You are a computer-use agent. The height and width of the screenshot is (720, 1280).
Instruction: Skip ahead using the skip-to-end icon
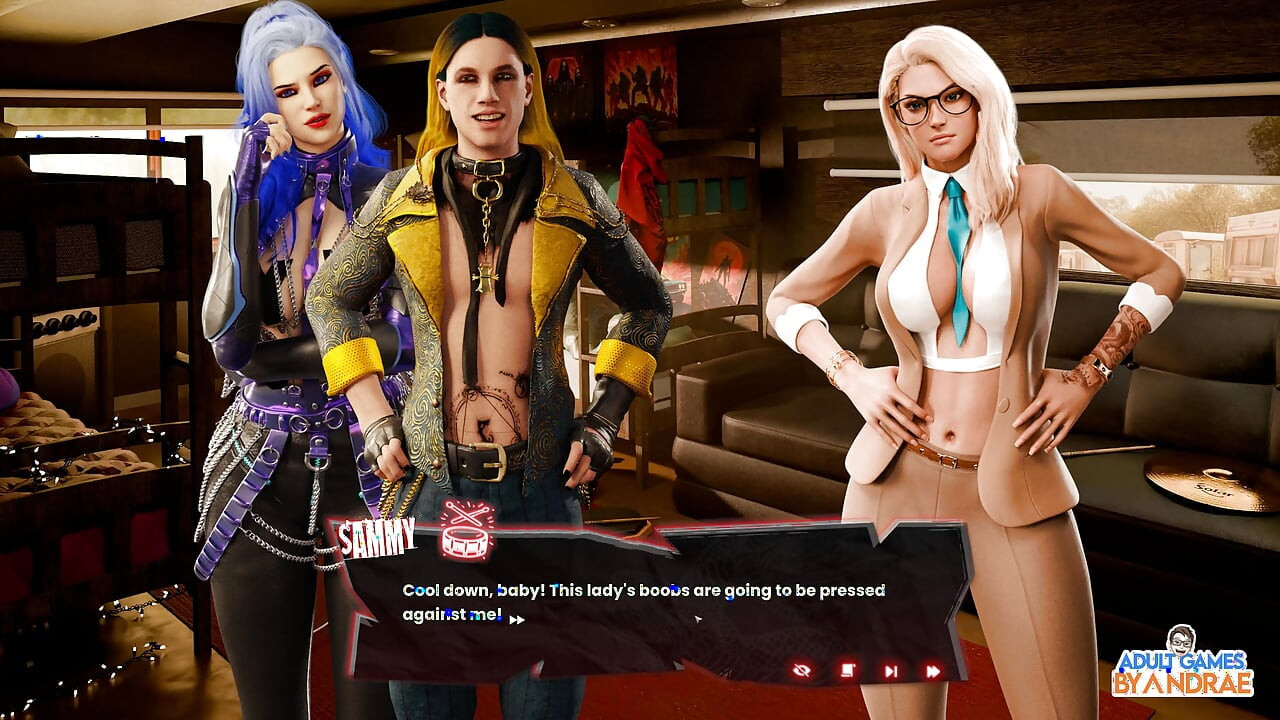891,669
